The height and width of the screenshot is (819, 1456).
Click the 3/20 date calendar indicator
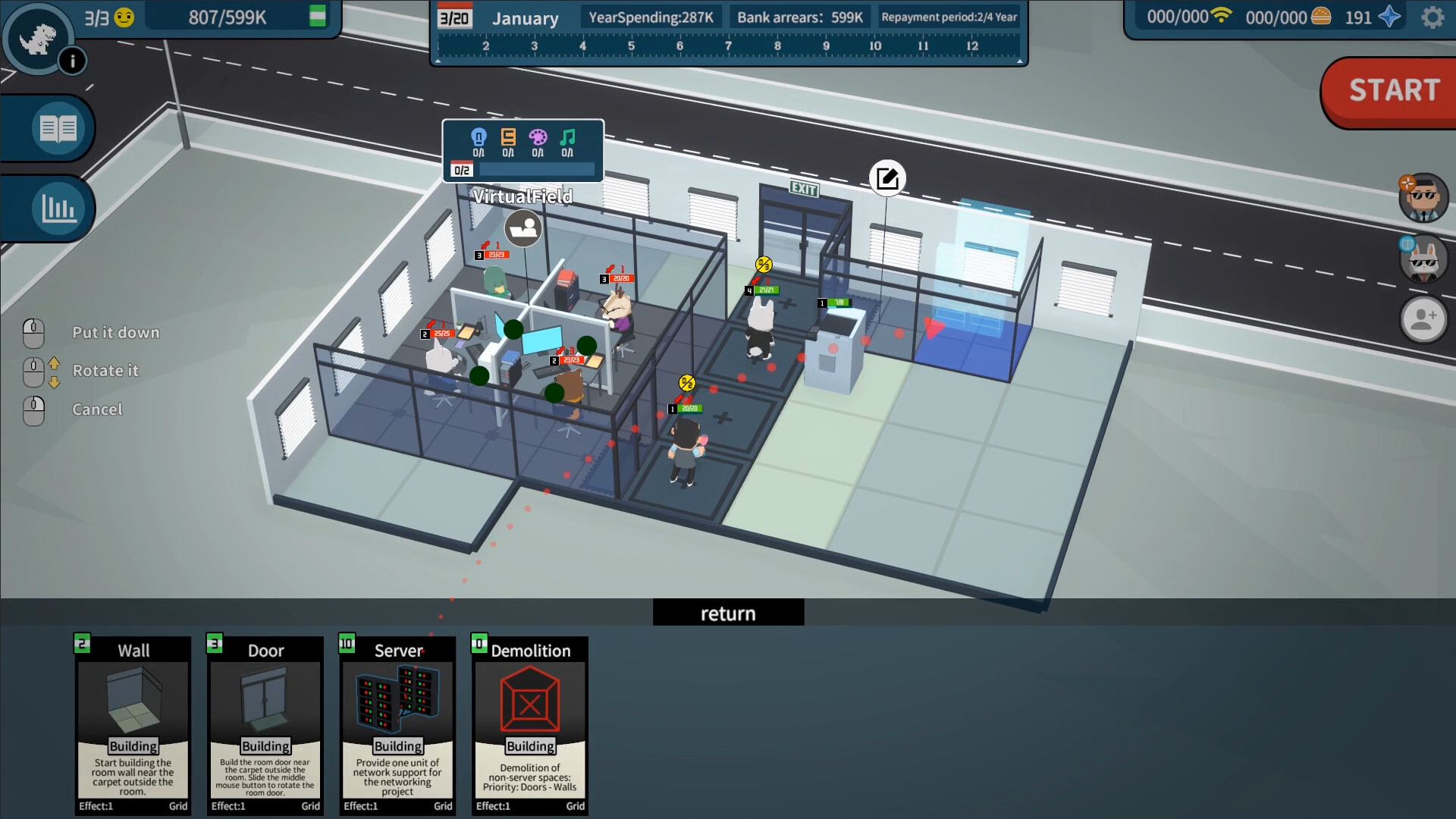point(453,16)
